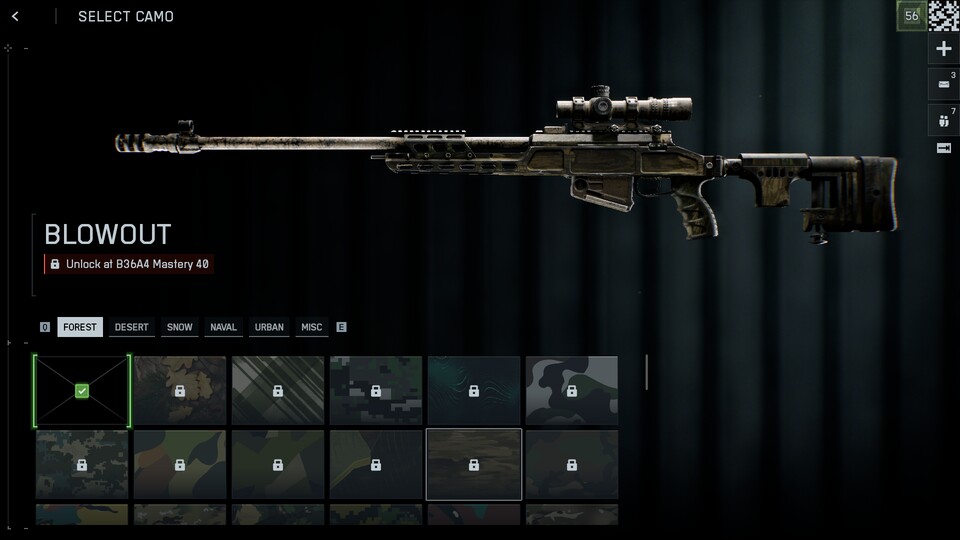
Task: Click the arrow-to-bar sidebar icon
Action: pos(943,148)
